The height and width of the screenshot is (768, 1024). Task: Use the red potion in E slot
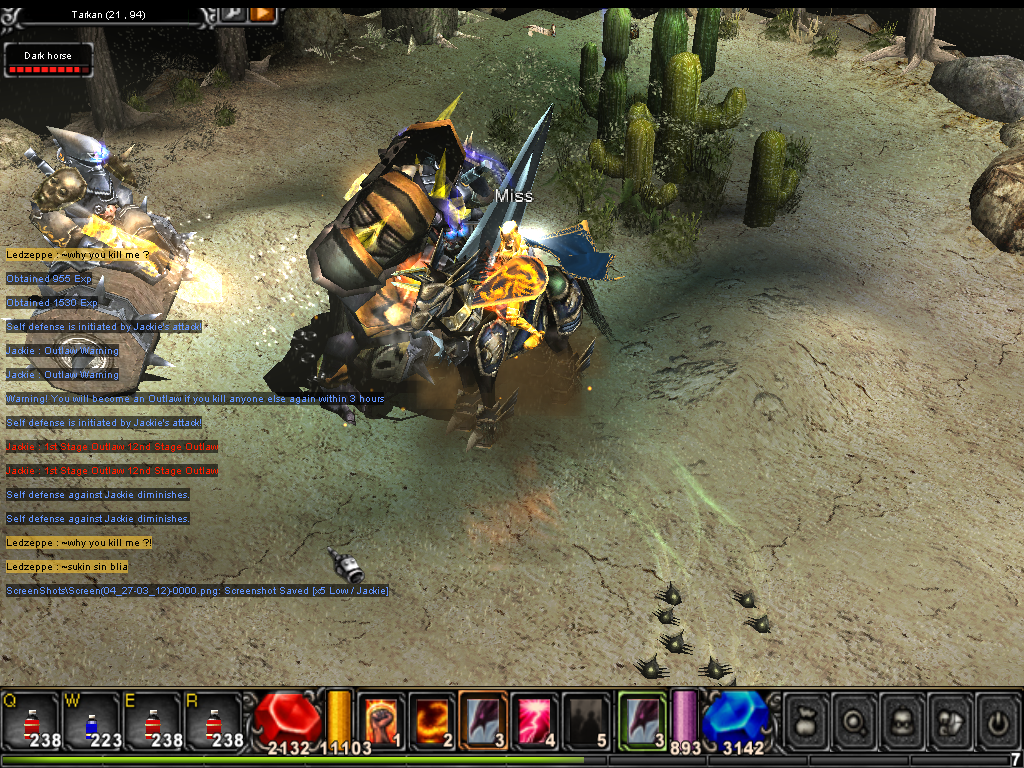153,722
